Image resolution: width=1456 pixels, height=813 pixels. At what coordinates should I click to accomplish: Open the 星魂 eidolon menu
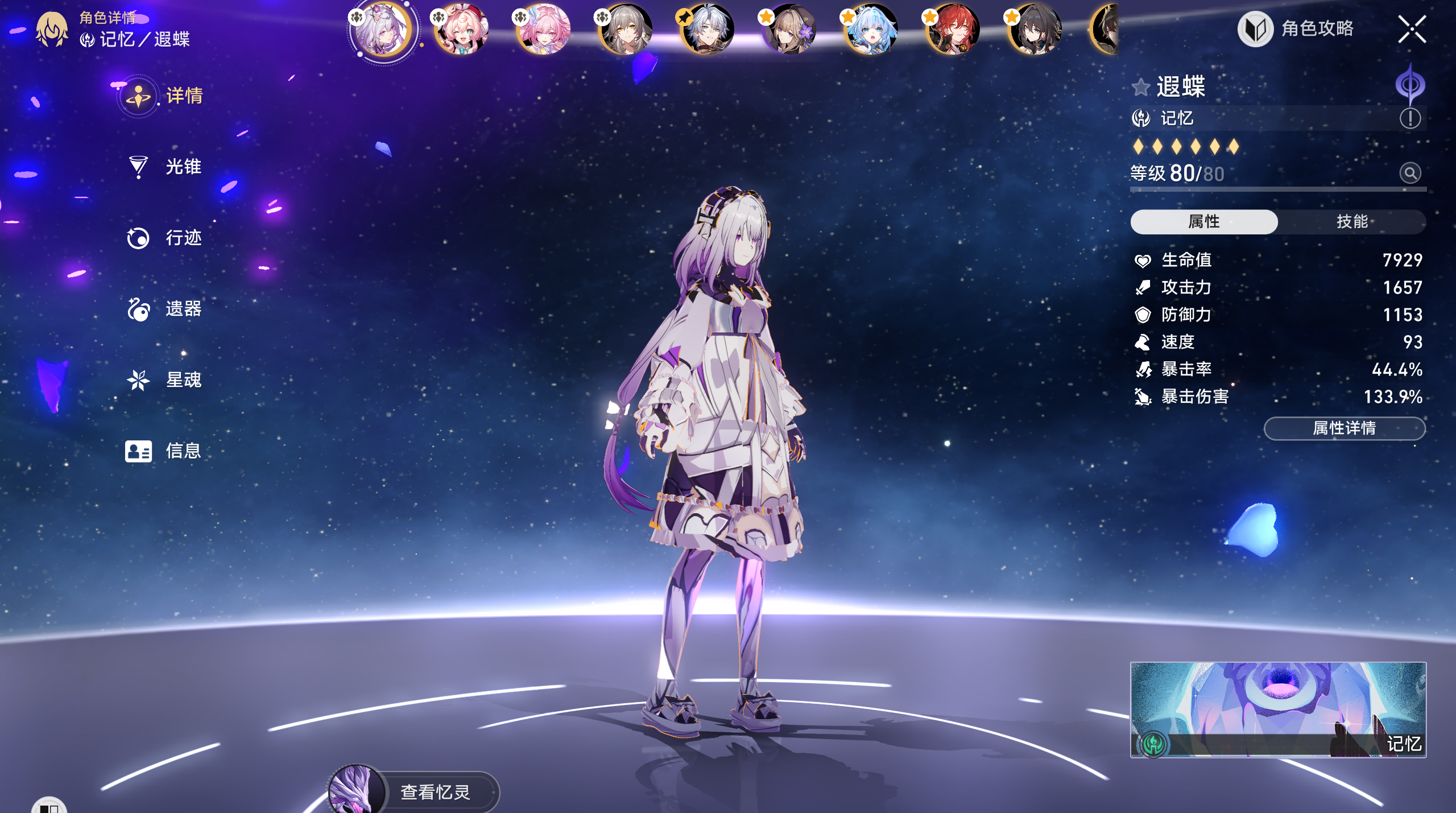pos(183,380)
